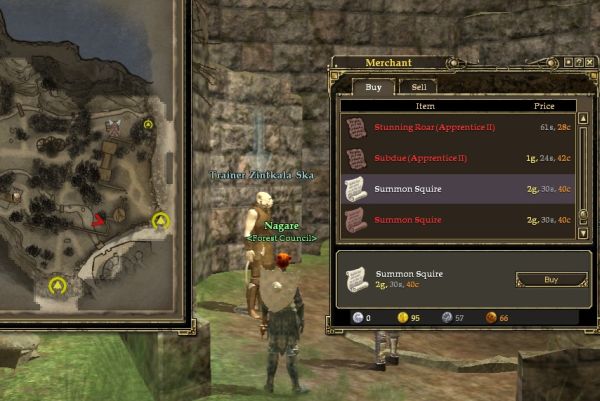The width and height of the screenshot is (600, 401).
Task: Switch to the Sell tab
Action: pyautogui.click(x=417, y=88)
